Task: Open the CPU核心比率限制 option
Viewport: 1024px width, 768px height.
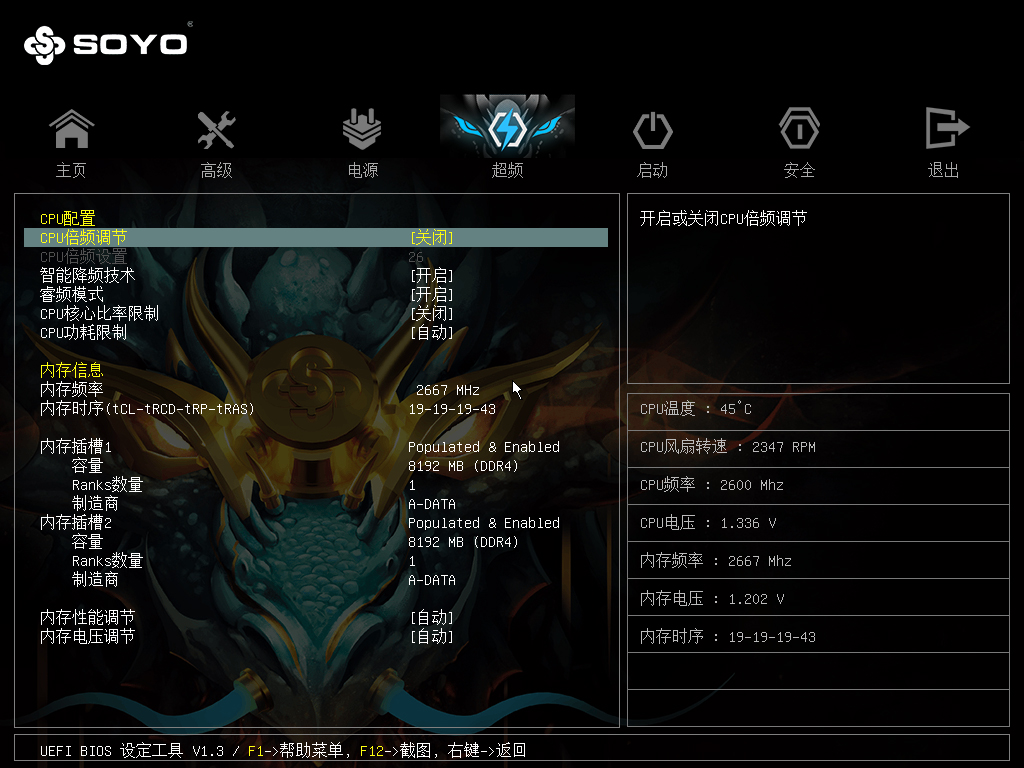Action: coord(431,314)
